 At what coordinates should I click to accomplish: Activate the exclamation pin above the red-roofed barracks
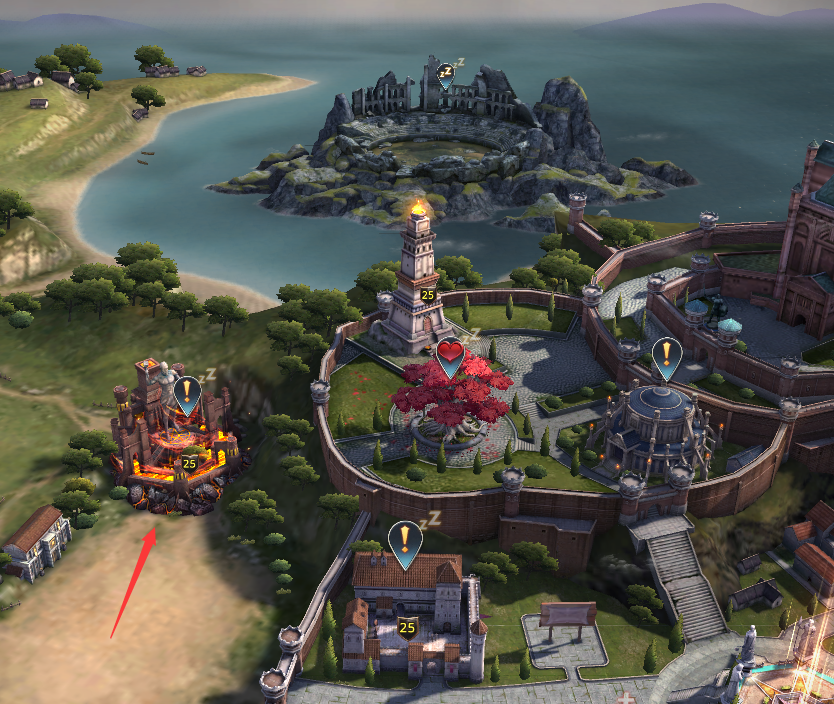pos(405,542)
